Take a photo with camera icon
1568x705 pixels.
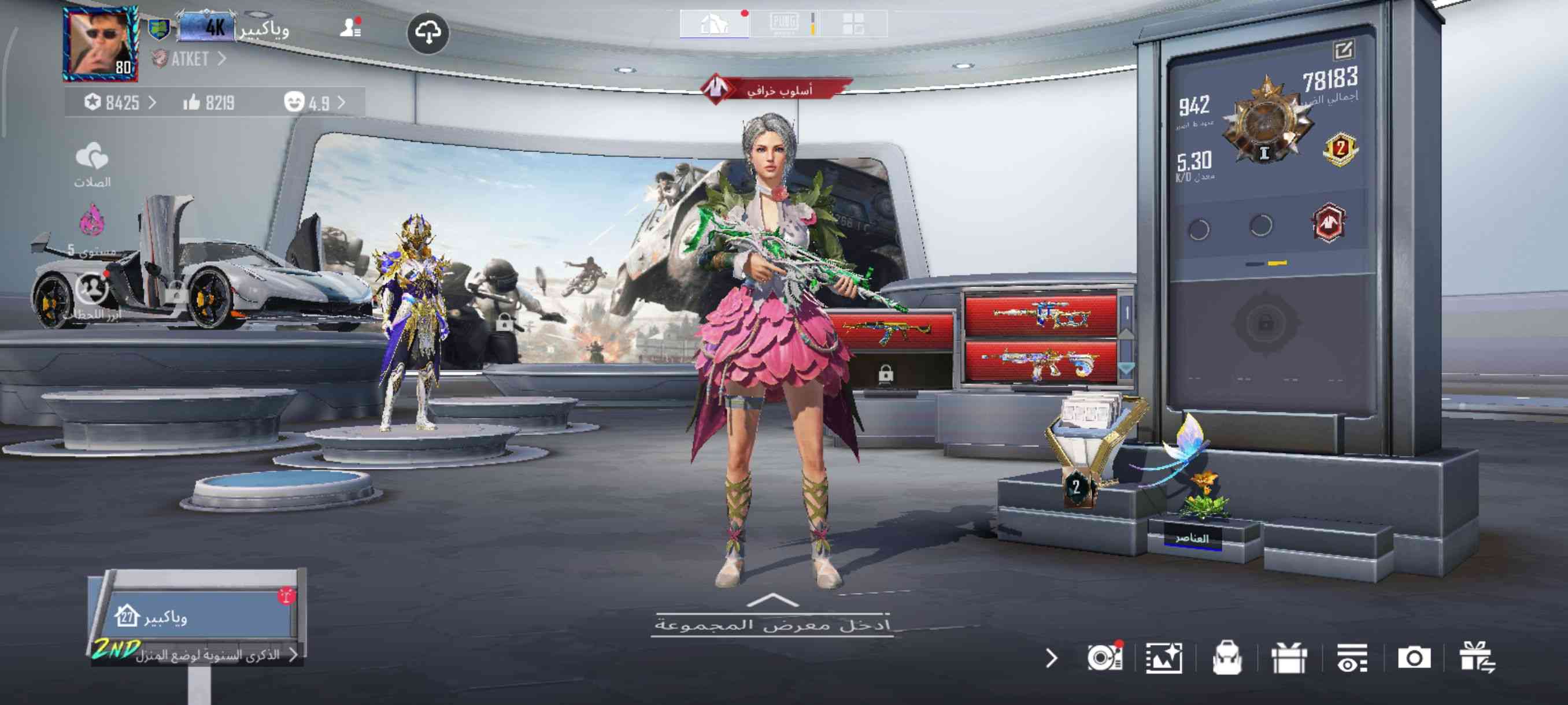click(x=1414, y=658)
